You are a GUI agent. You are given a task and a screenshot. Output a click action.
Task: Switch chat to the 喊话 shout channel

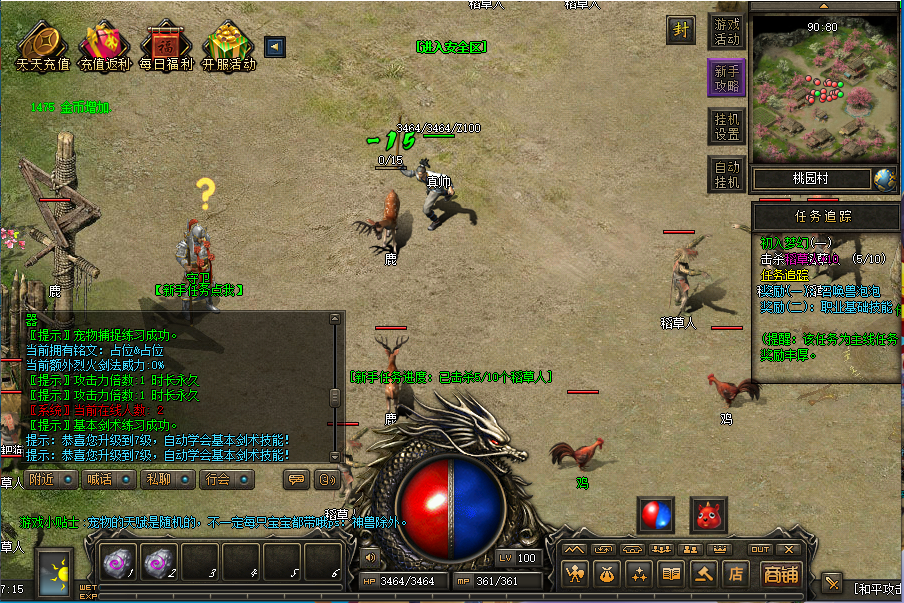click(107, 479)
